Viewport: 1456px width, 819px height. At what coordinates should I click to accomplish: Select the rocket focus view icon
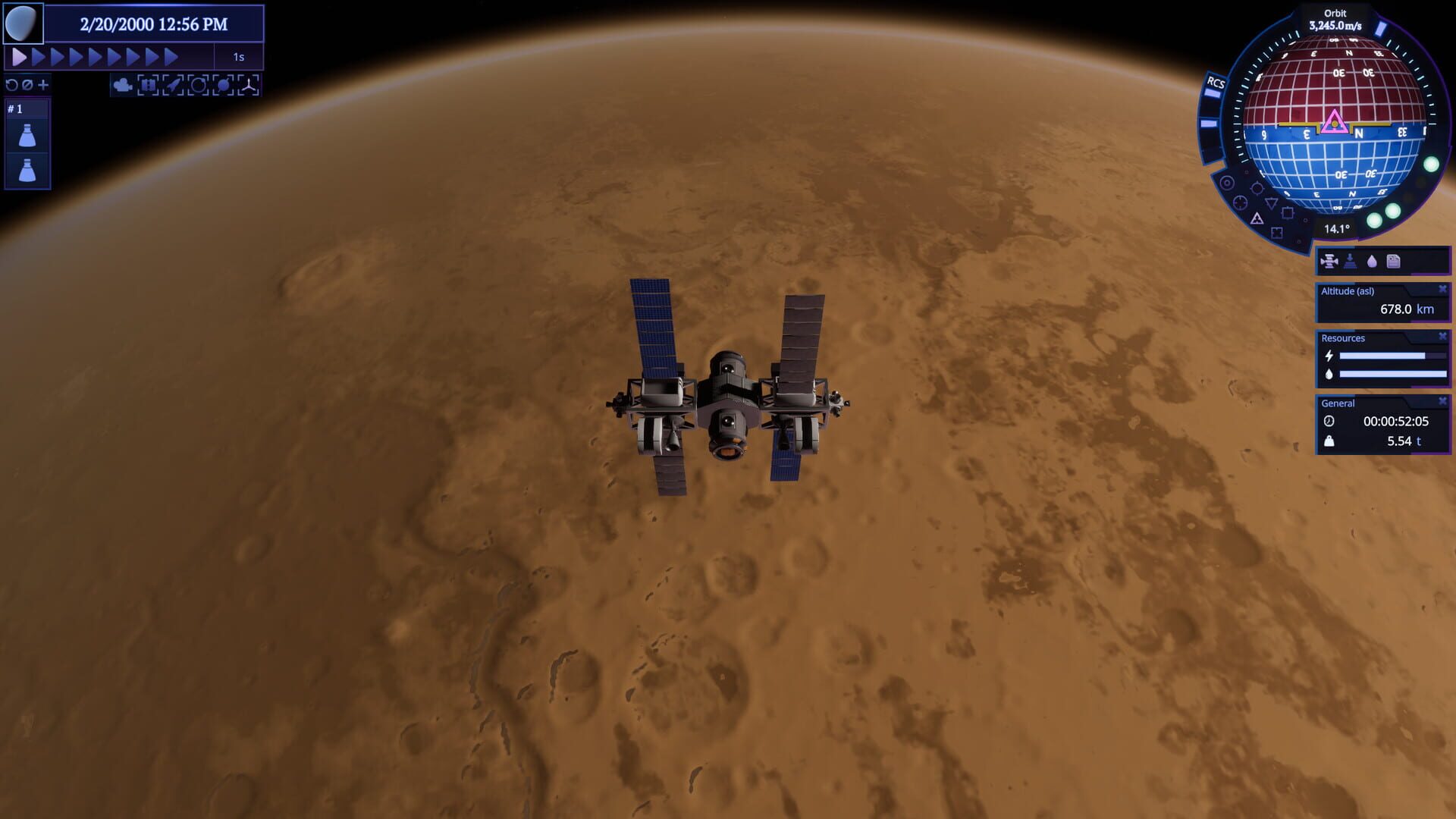pyautogui.click(x=173, y=85)
